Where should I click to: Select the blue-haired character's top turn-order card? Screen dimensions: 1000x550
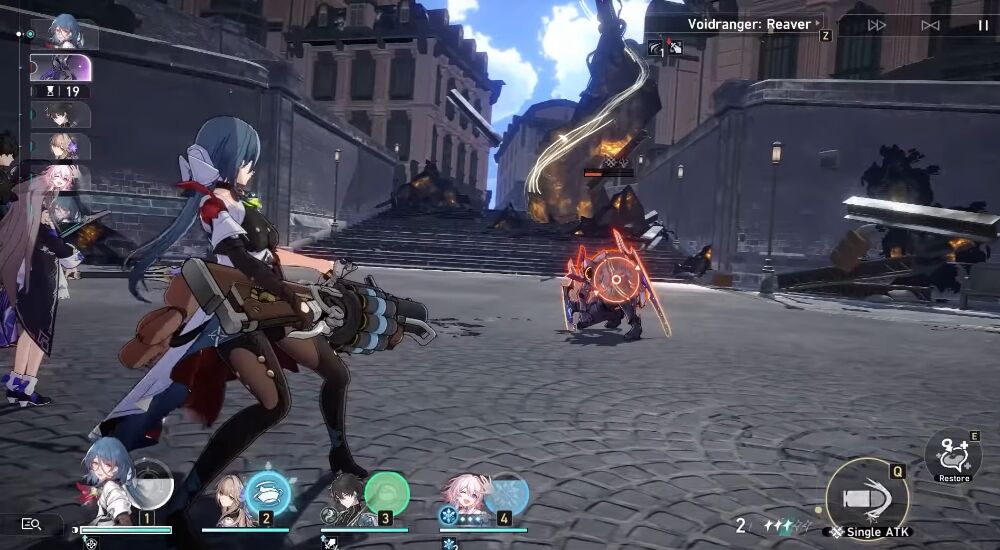click(64, 33)
